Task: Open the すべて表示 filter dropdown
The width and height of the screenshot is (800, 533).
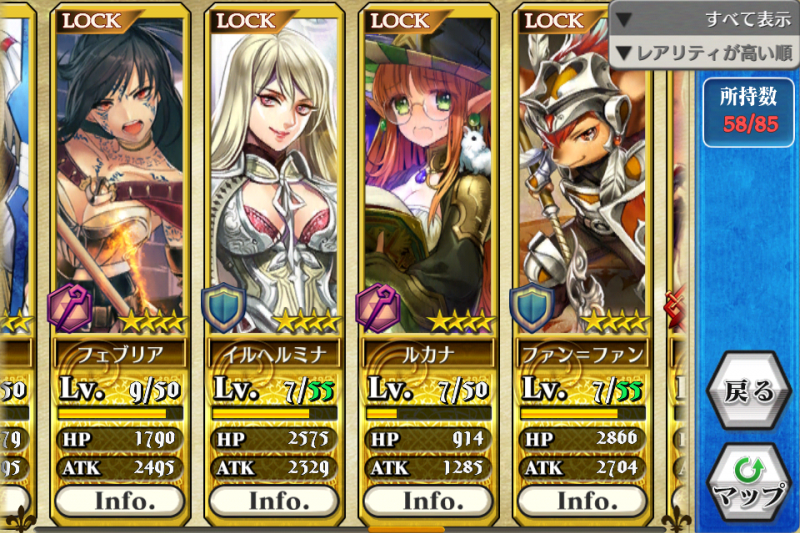Action: coord(704,19)
